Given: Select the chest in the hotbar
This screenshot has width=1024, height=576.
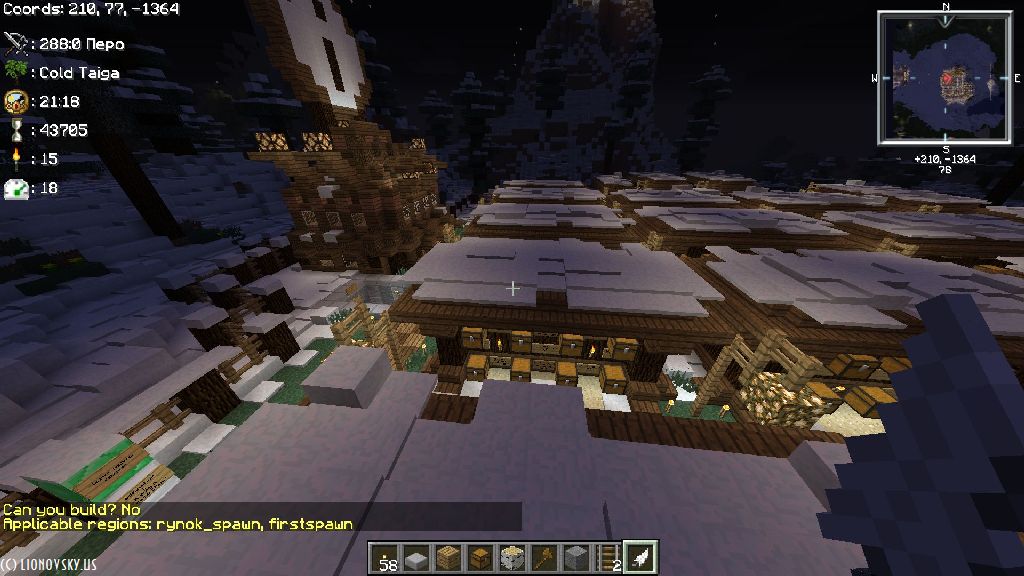Looking at the screenshot, I should (x=480, y=557).
